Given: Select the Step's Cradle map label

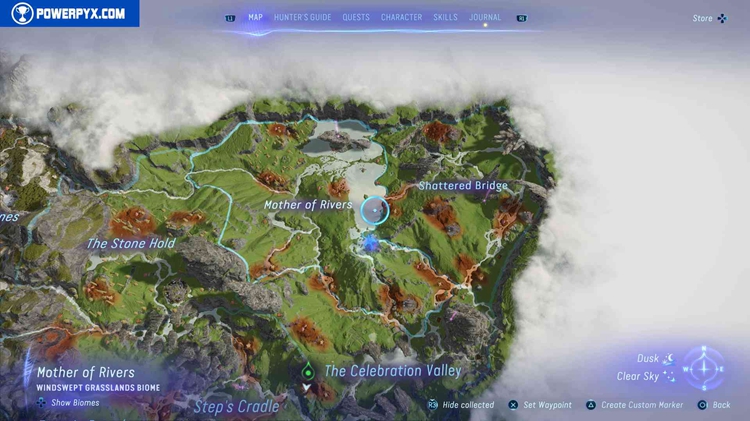Looking at the screenshot, I should coord(236,406).
